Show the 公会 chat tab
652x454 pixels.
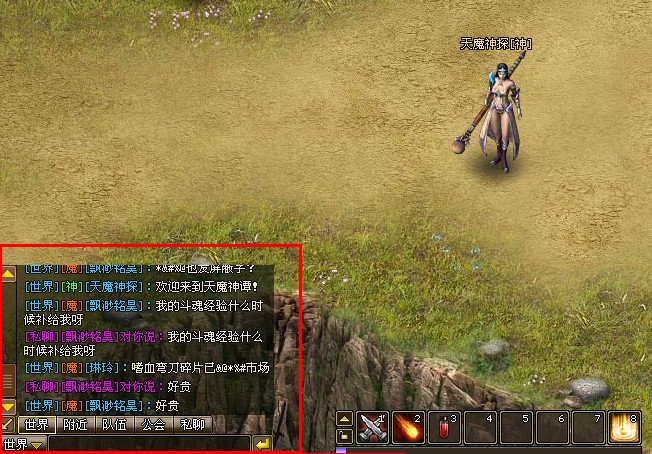153,425
